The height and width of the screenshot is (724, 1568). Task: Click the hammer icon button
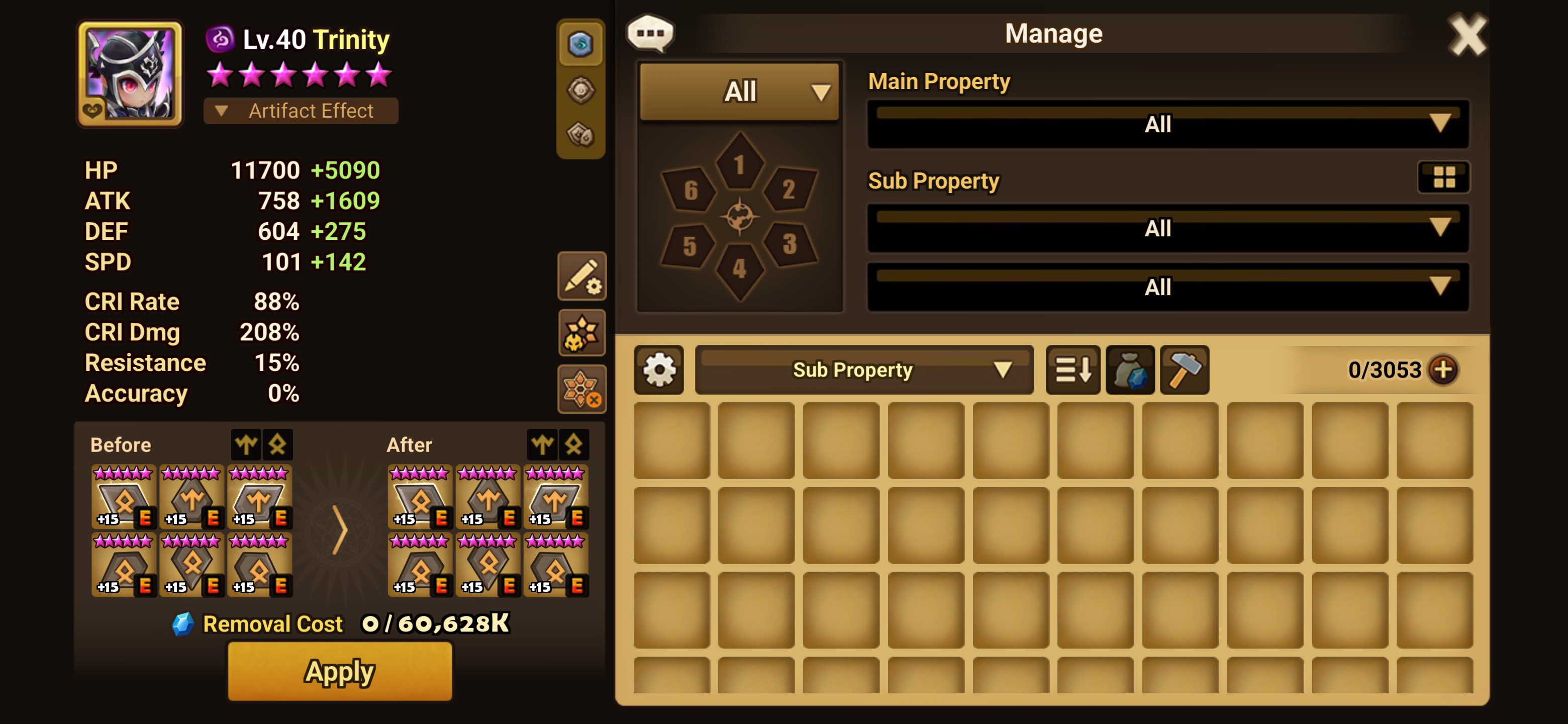1184,370
